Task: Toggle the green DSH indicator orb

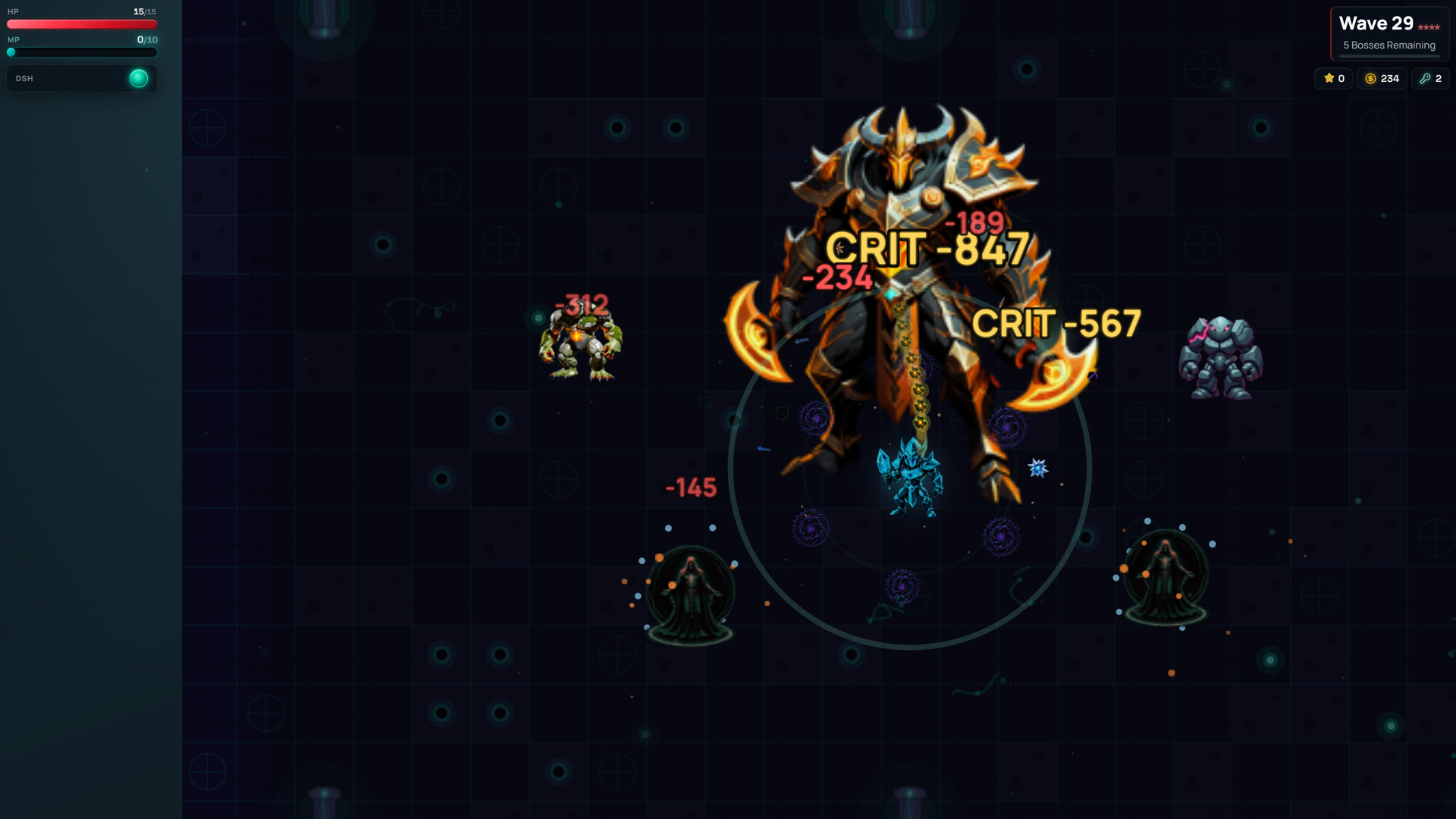Action: [x=139, y=77]
